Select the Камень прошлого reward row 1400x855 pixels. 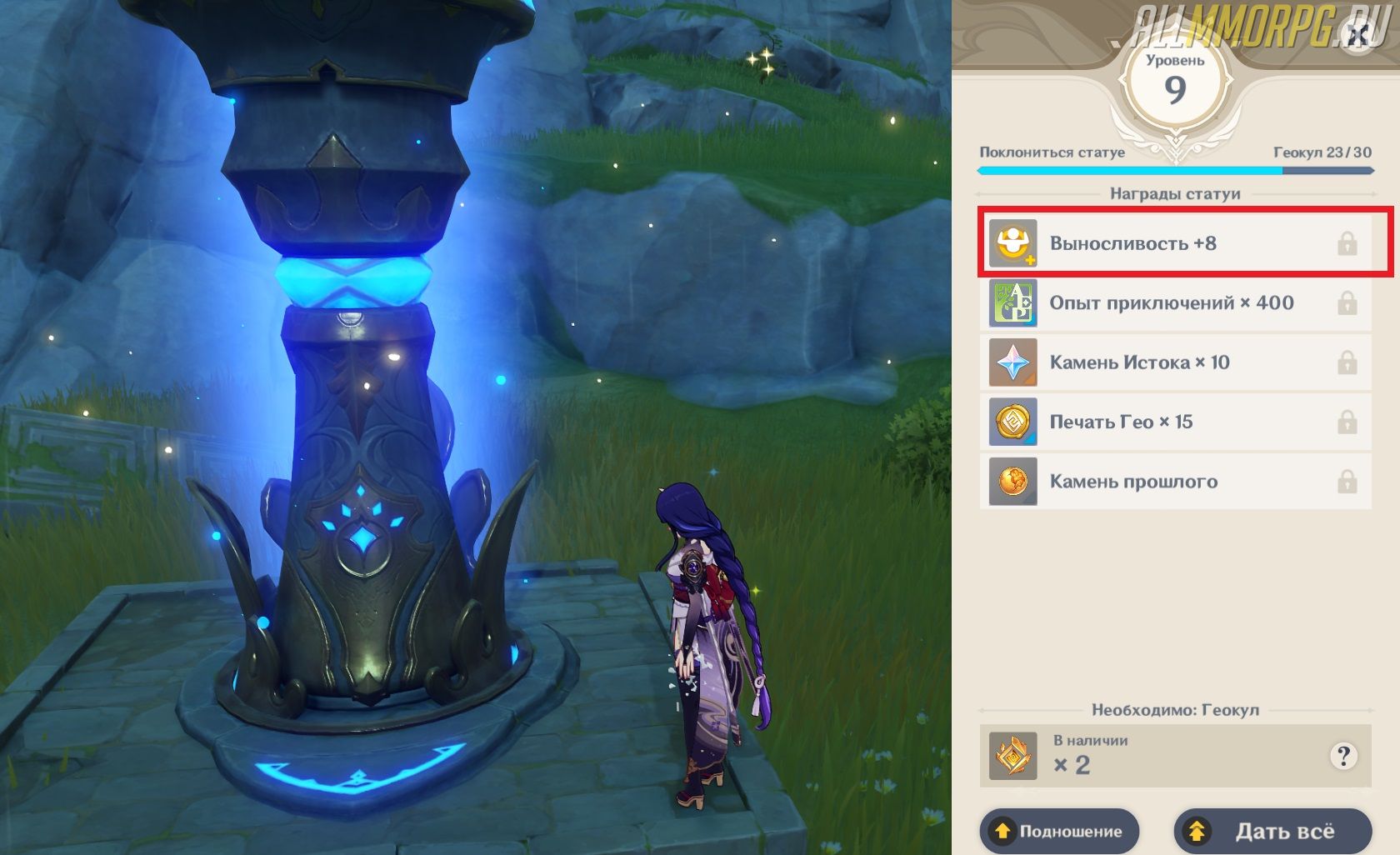tap(1175, 482)
